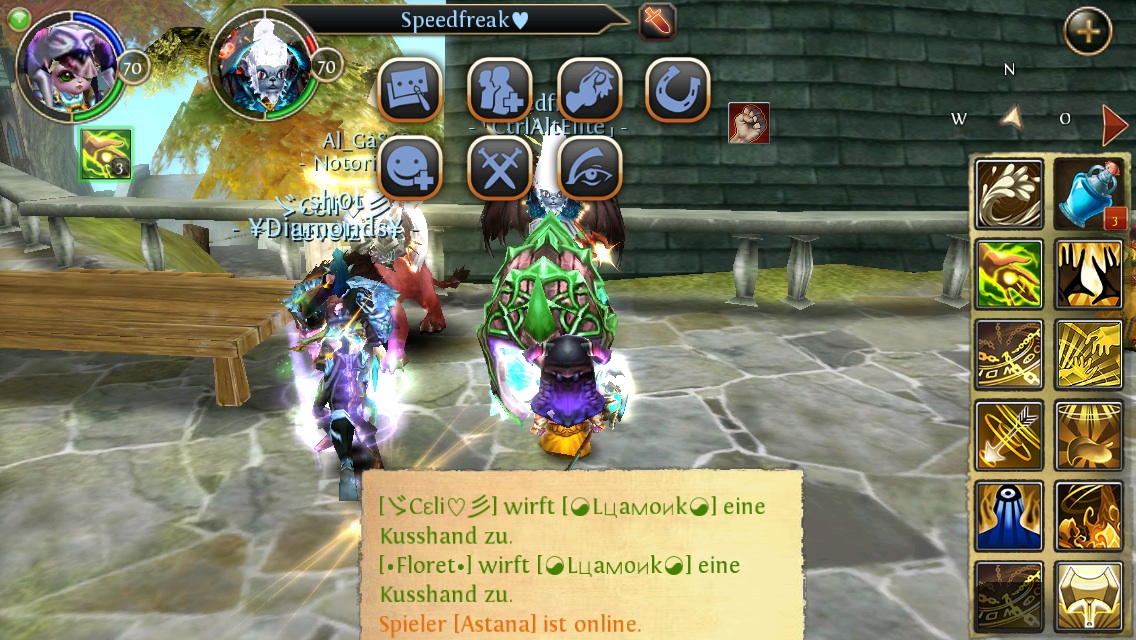Click the red sword icon beside target name
Viewport: 1136px width, 640px height.
(x=657, y=21)
